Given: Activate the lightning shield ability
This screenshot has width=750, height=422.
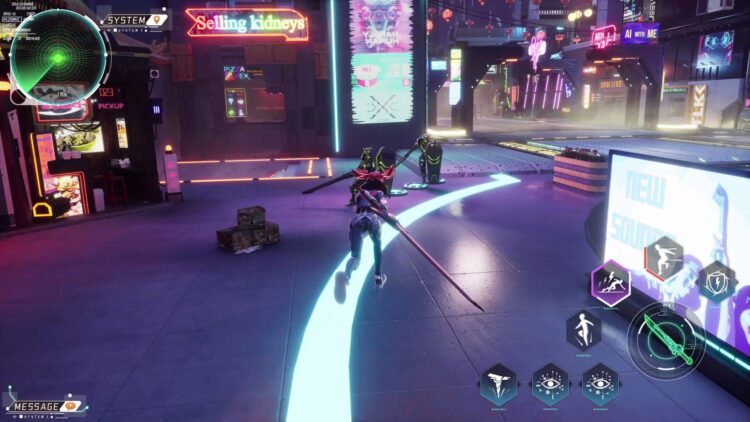Looking at the screenshot, I should 716,282.
